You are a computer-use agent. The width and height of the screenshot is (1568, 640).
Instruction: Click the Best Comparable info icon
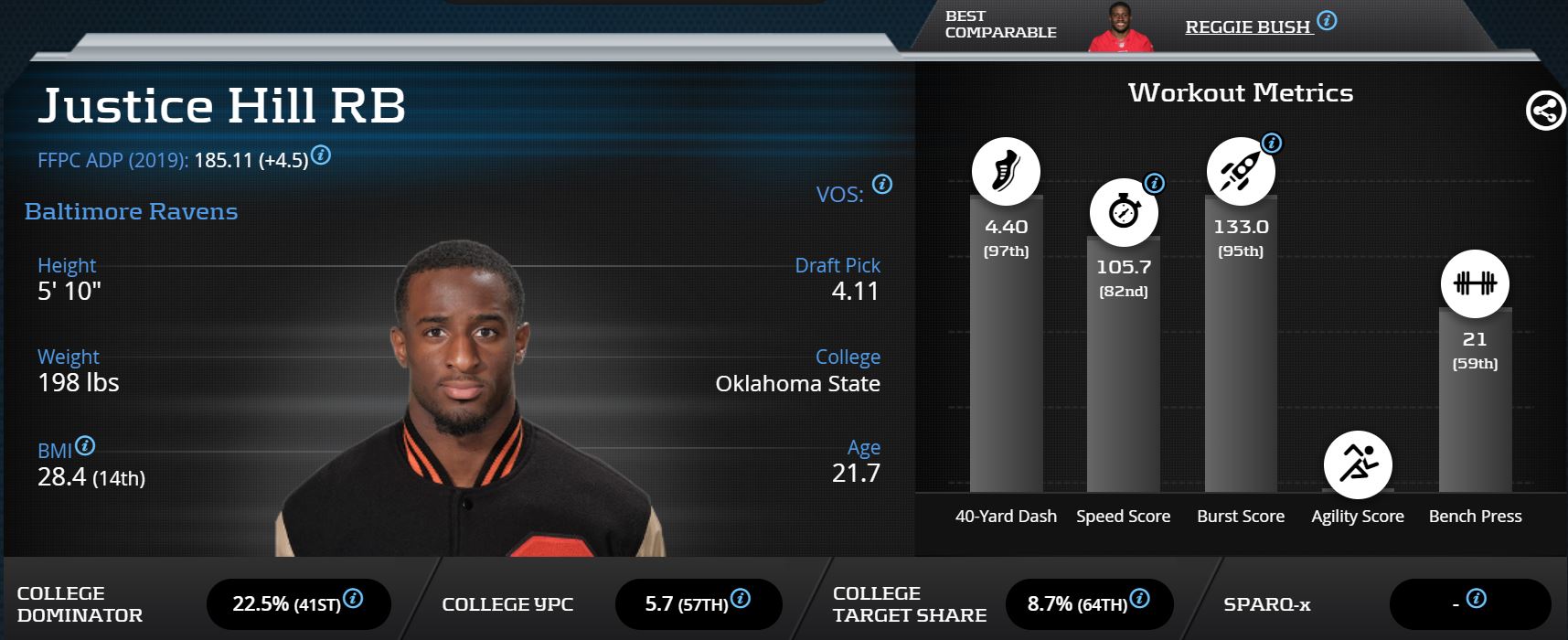click(x=1327, y=20)
